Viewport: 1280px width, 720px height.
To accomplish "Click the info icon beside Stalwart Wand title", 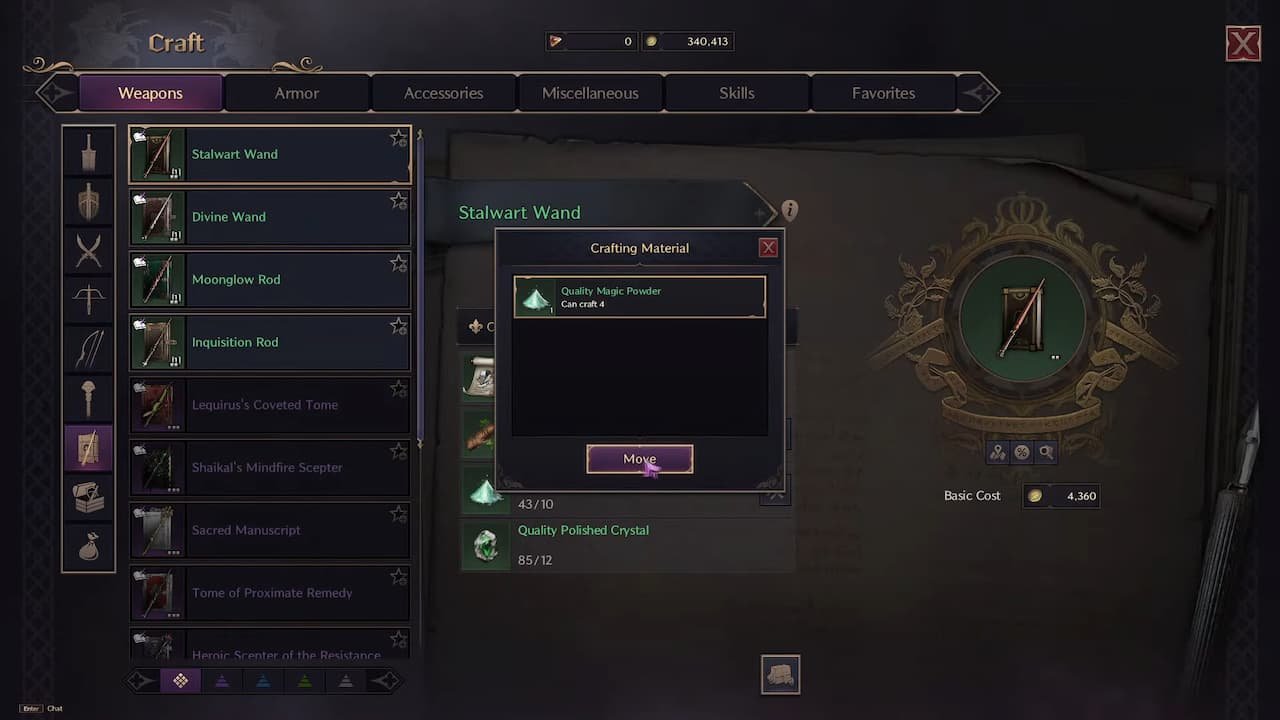I will pos(790,209).
